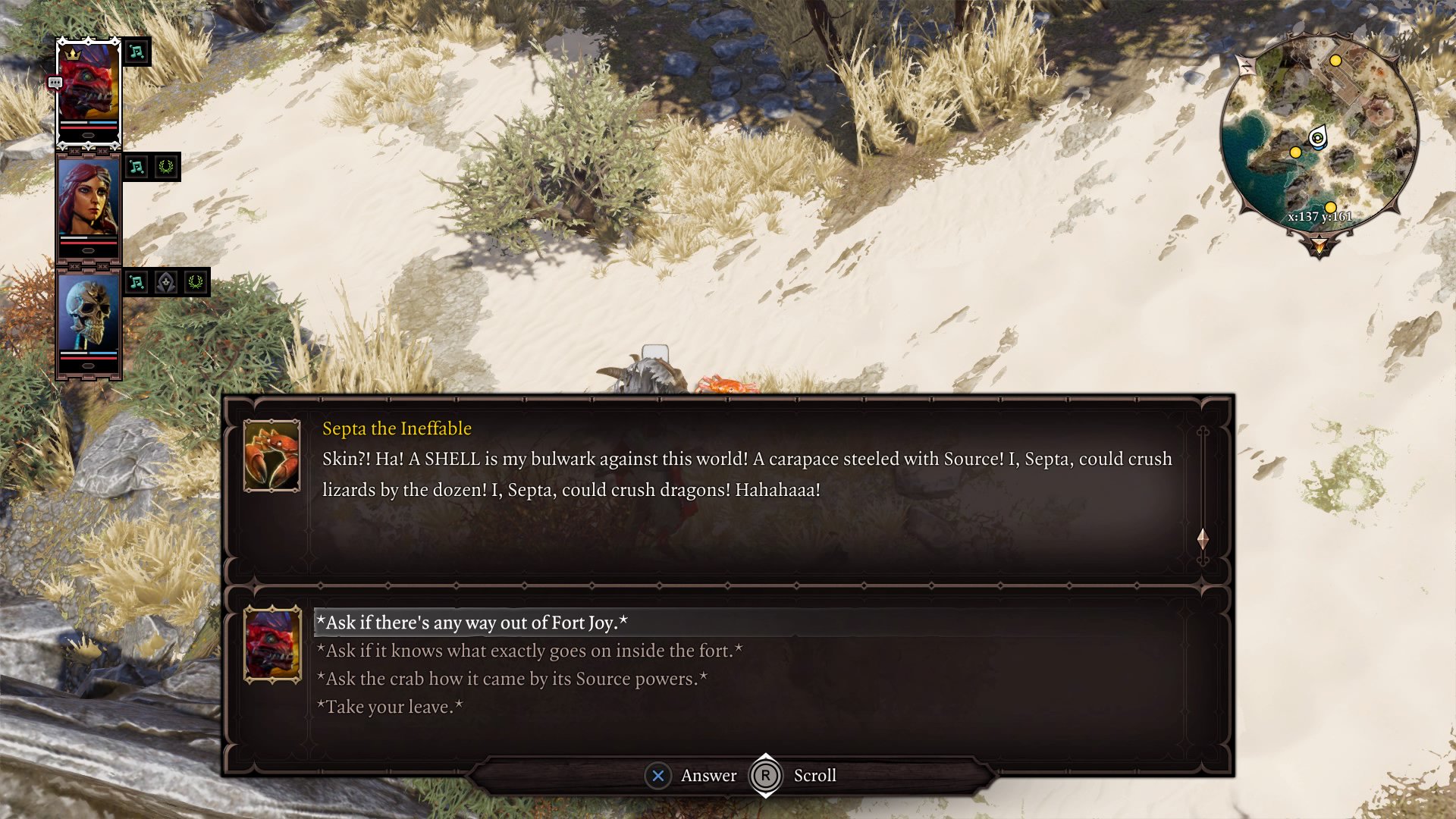Choose the "Take your leave" reply

pyautogui.click(x=389, y=707)
